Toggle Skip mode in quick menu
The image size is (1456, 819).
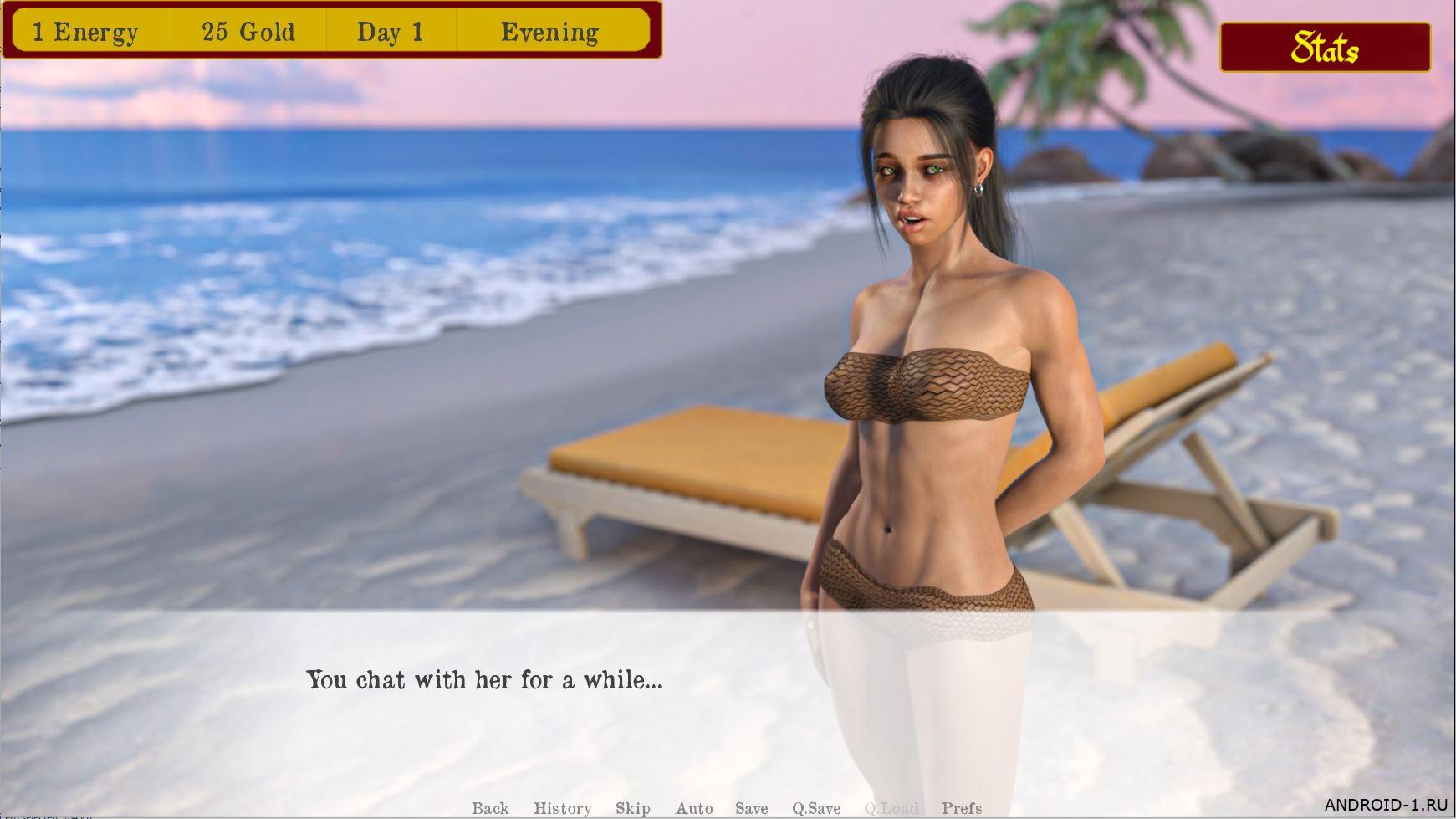(633, 808)
